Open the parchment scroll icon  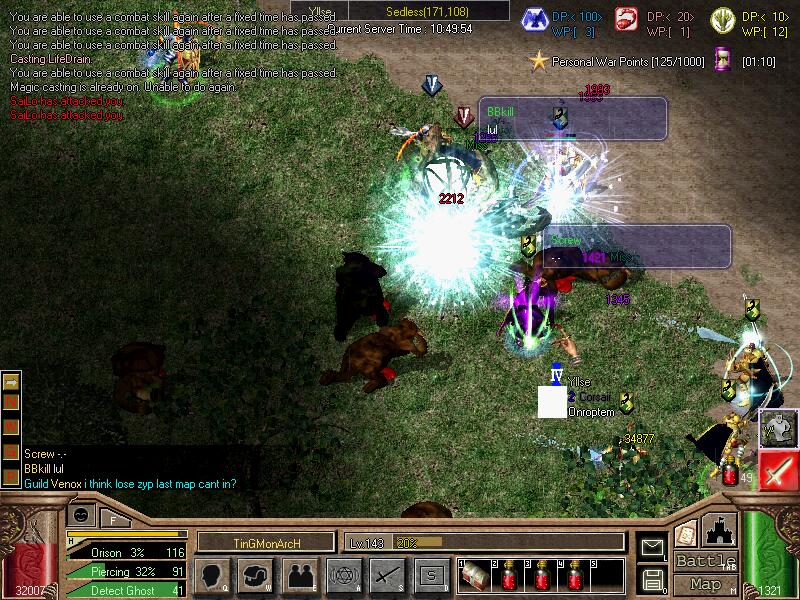[x=686, y=532]
